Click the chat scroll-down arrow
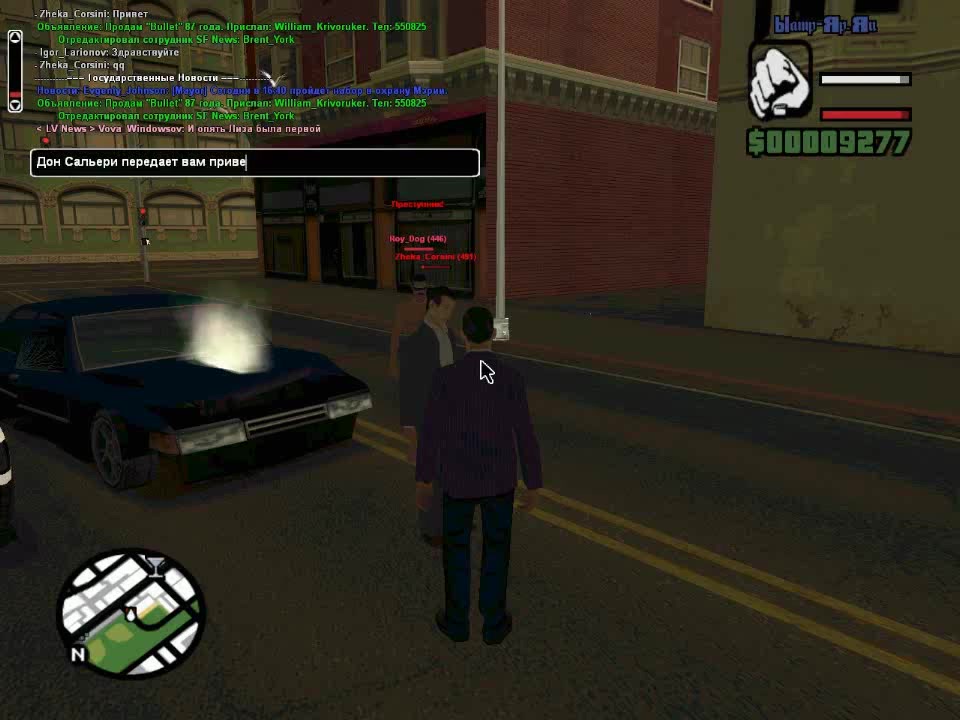This screenshot has width=960, height=720. tap(15, 102)
